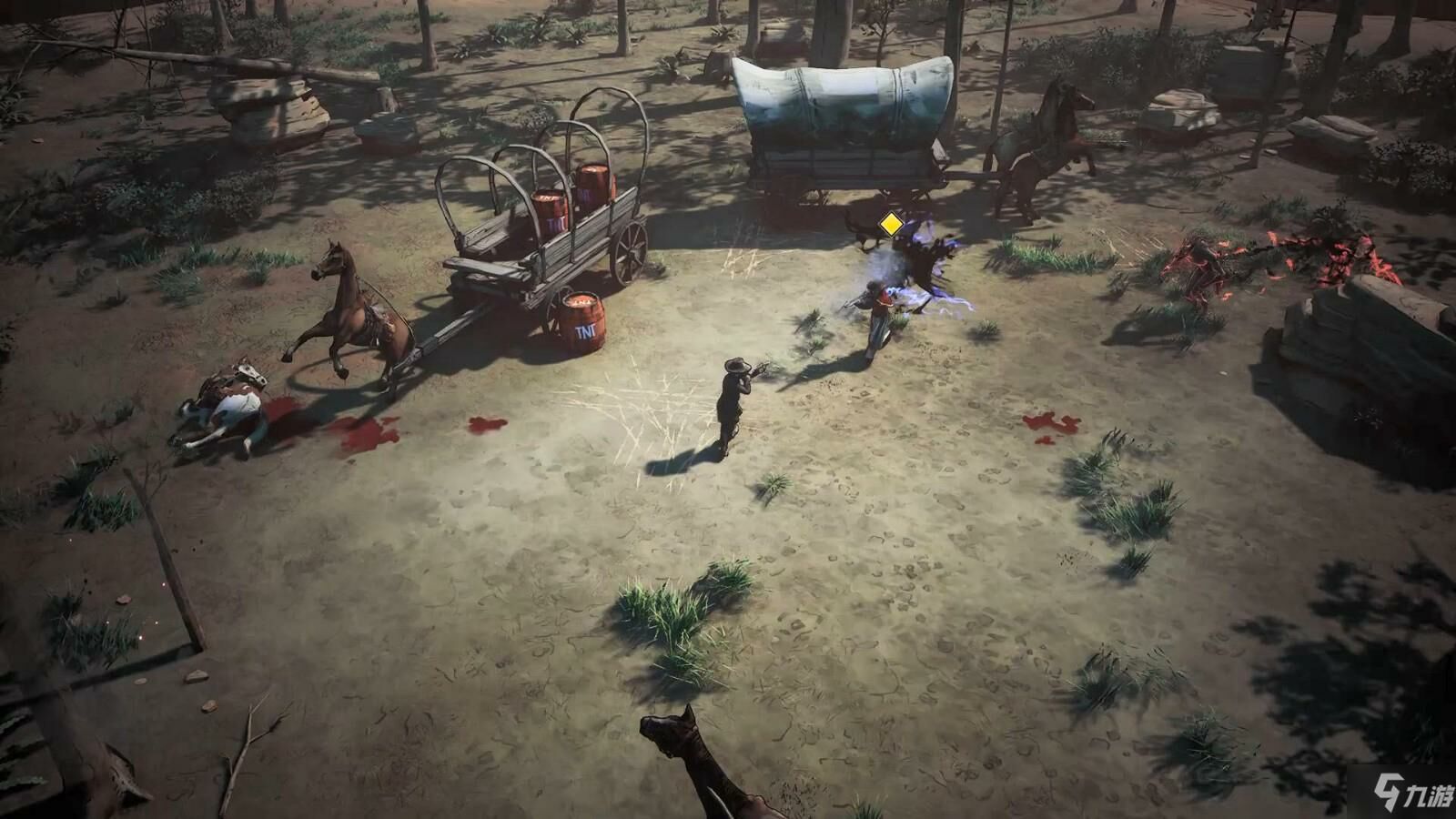This screenshot has width=1456, height=819.
Task: Click the yellow diamond target marker
Action: pyautogui.click(x=890, y=224)
